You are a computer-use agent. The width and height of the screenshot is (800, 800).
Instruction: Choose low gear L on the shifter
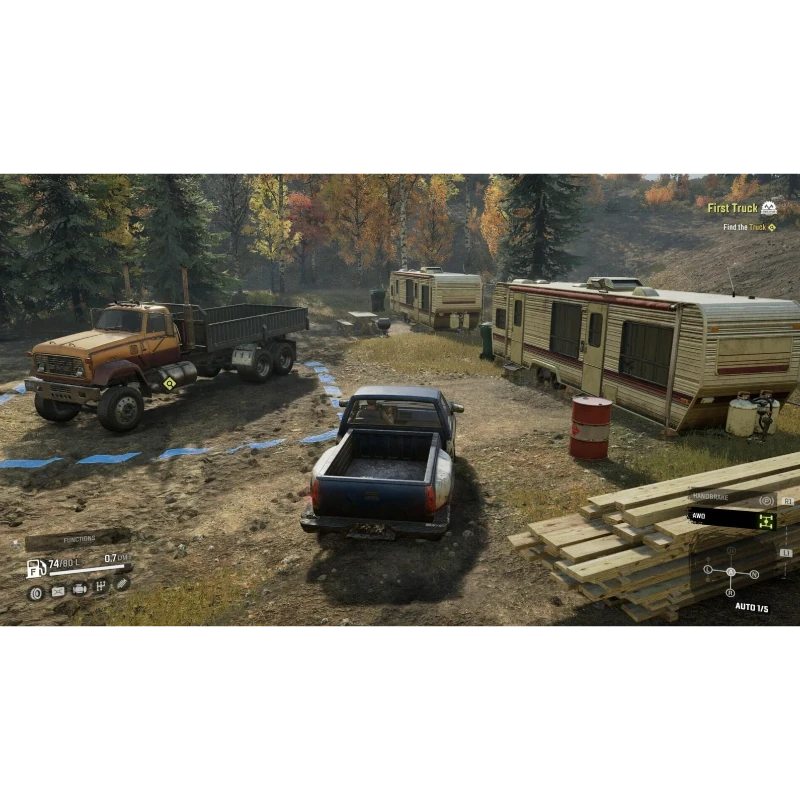(707, 569)
